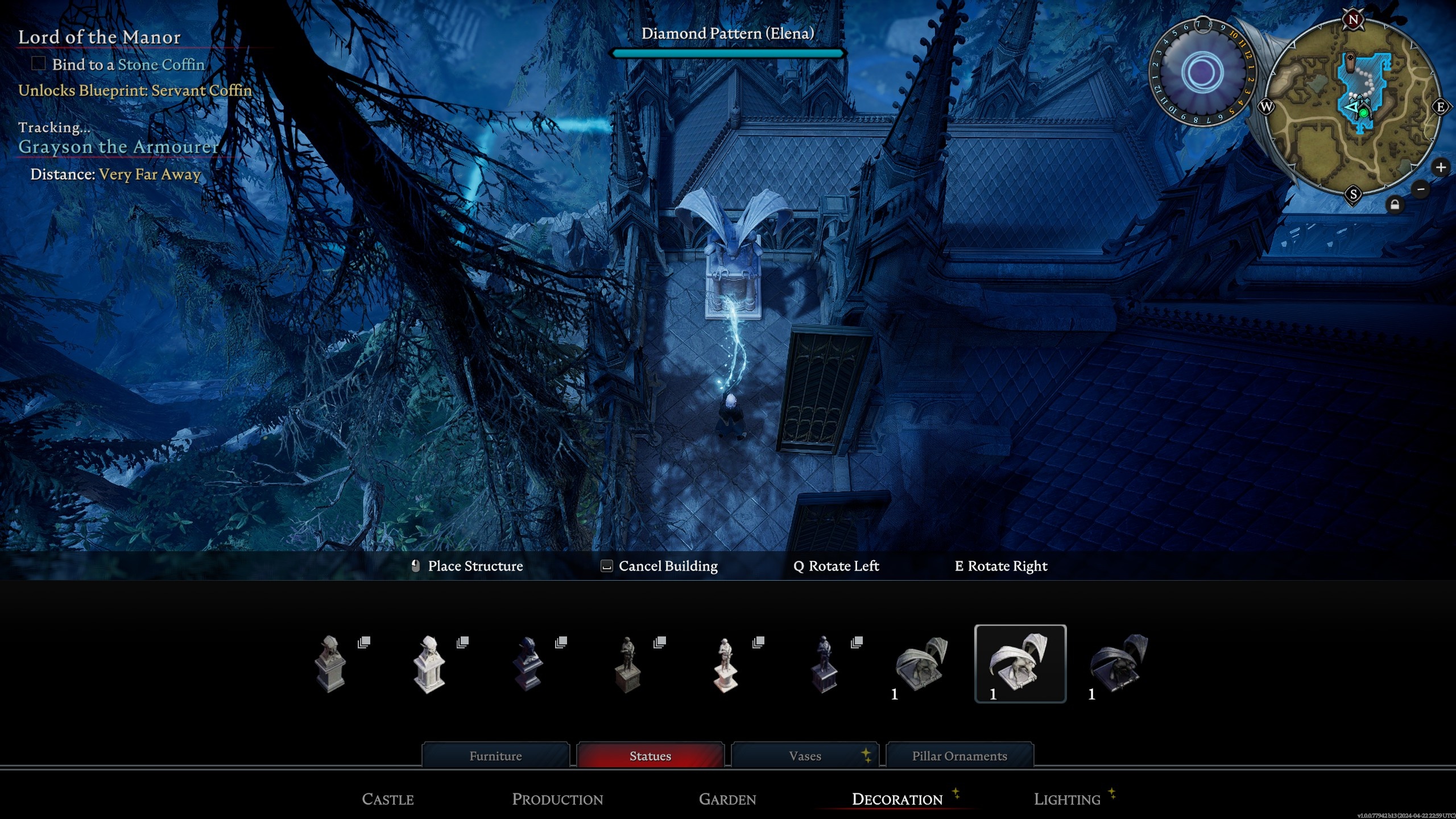Zoom in on the minimap with the plus control
The image size is (1456, 819).
pos(1441,167)
